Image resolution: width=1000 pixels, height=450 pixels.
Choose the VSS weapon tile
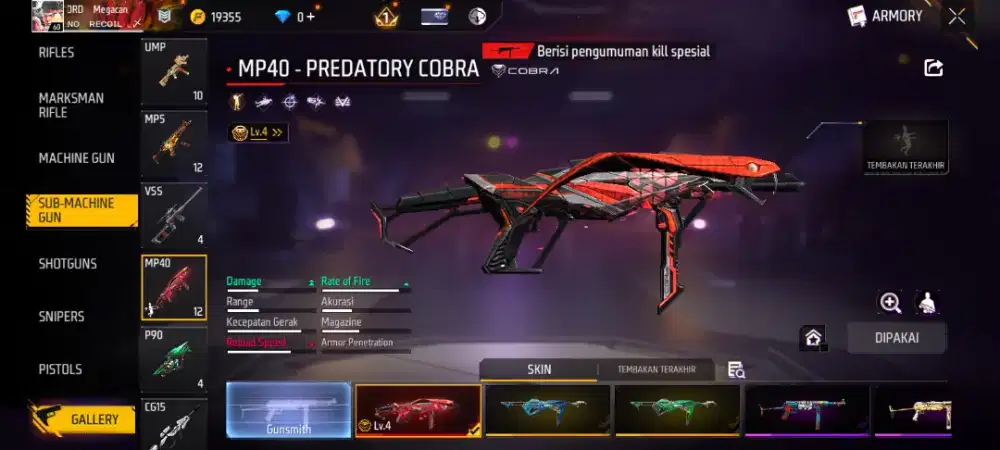pos(174,214)
